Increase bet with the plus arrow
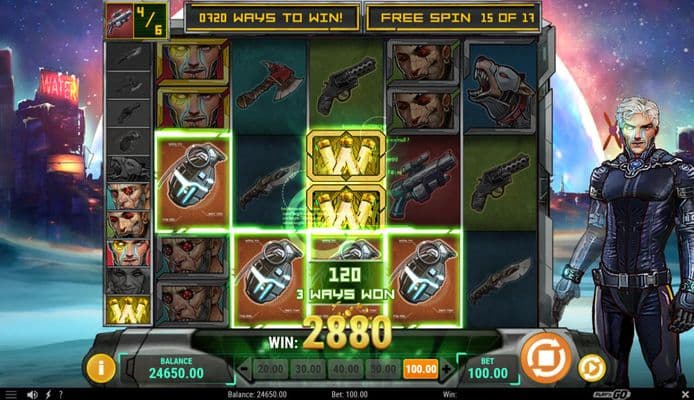This screenshot has height=400, width=694. [x=446, y=369]
